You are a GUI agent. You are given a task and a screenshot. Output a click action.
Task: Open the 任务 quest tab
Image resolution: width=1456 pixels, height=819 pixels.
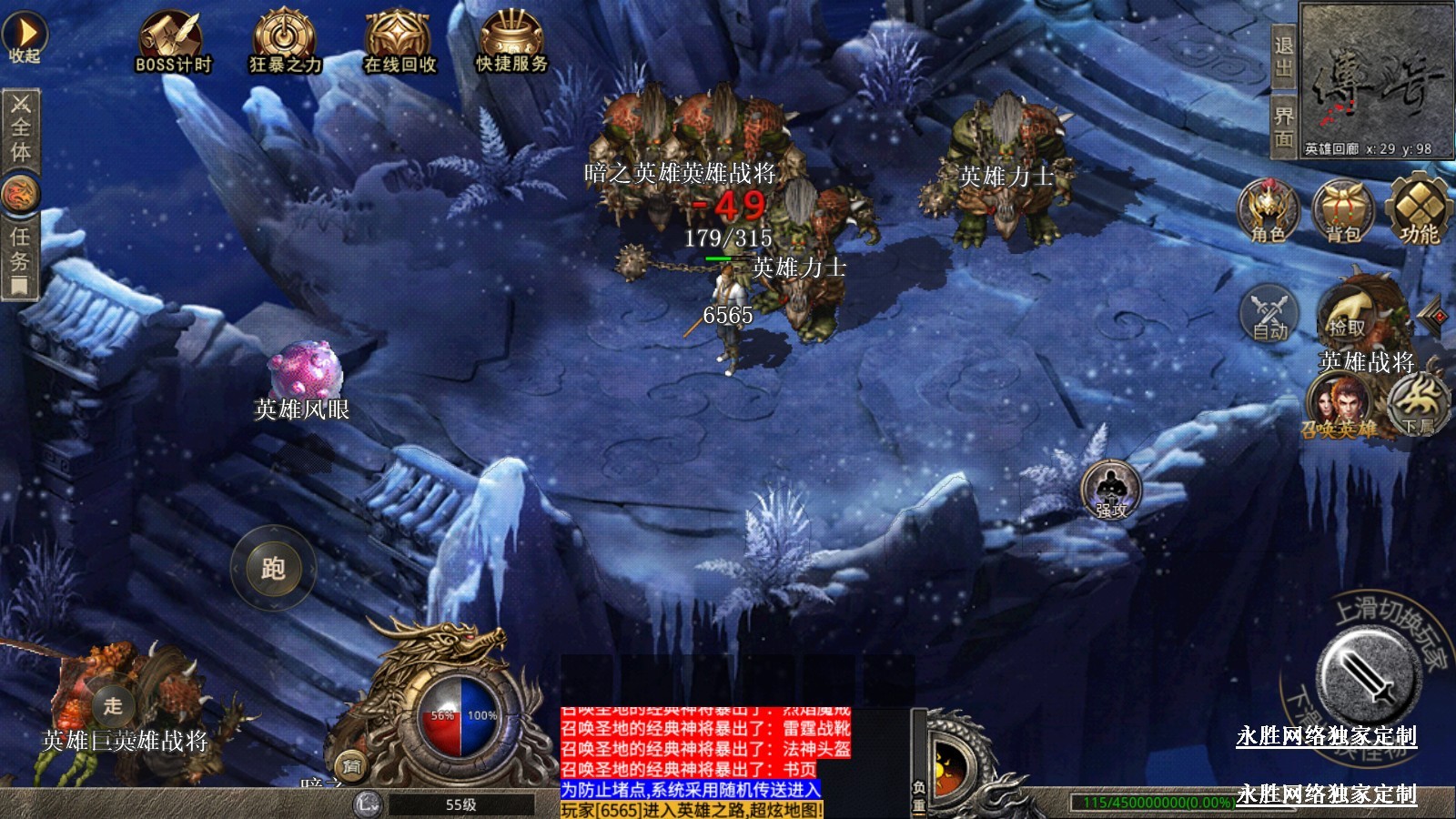pos(20,259)
